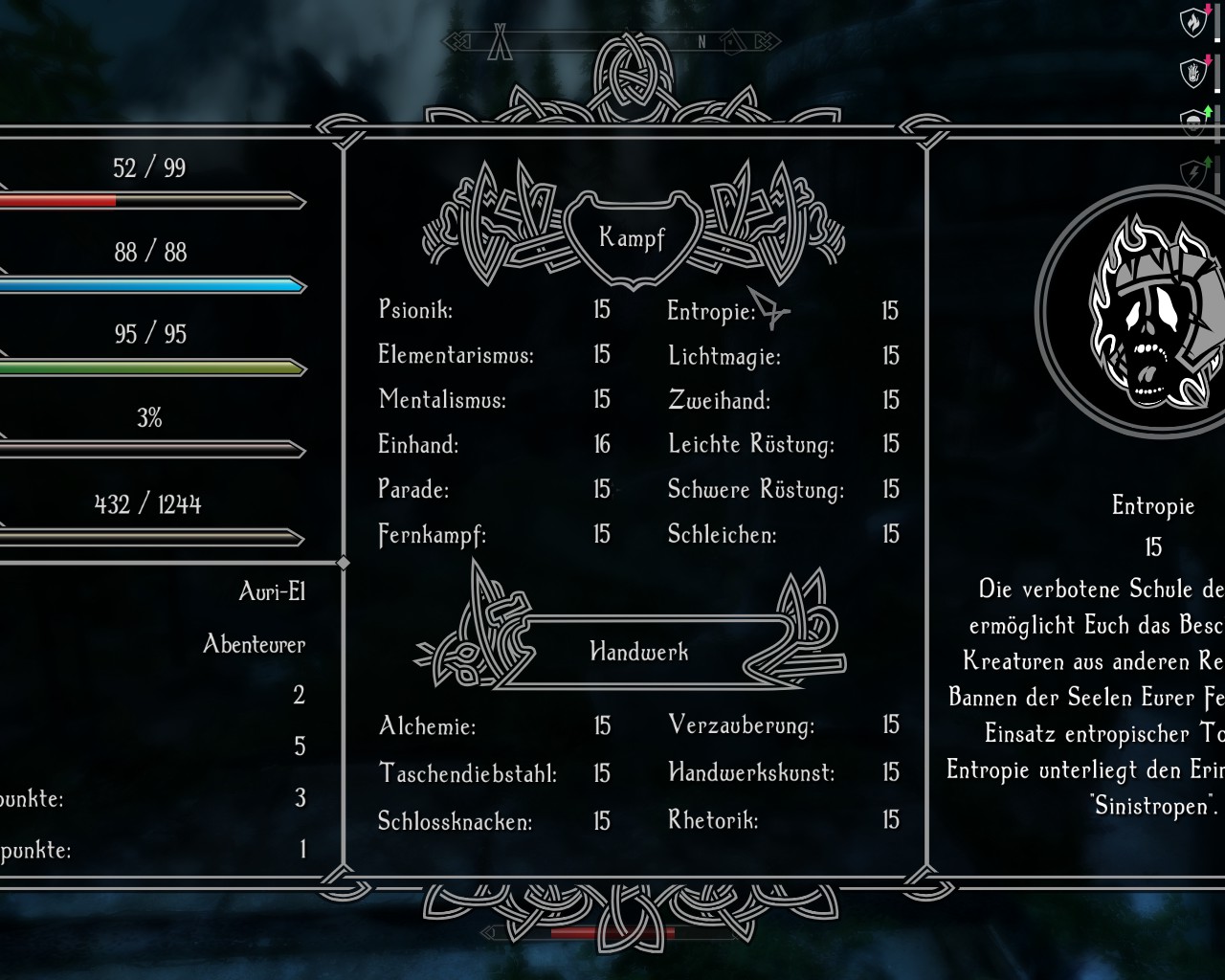Select the Taschendiebstahl skill
1225x980 pixels.
pos(467,772)
